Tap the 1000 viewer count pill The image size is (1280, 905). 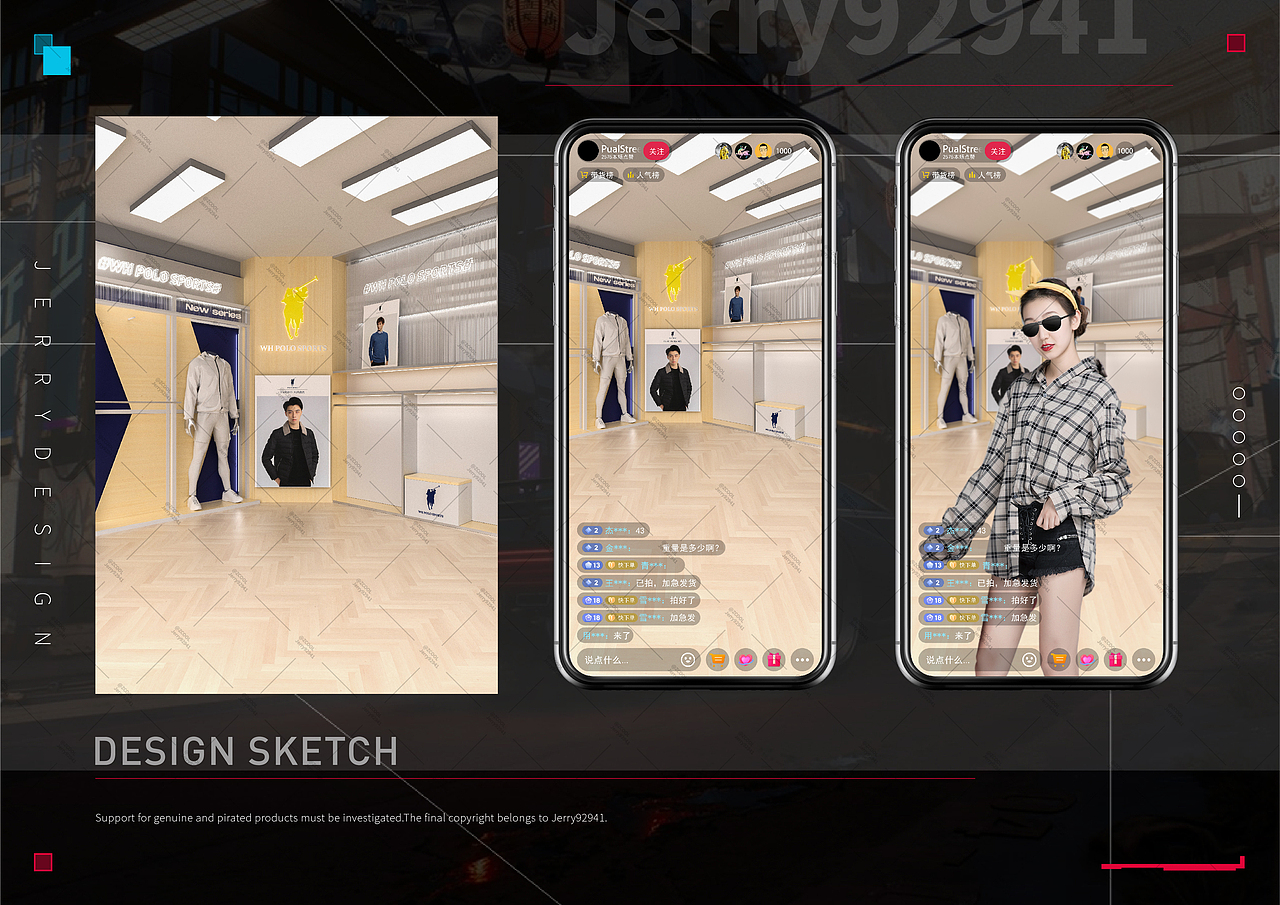[x=783, y=151]
